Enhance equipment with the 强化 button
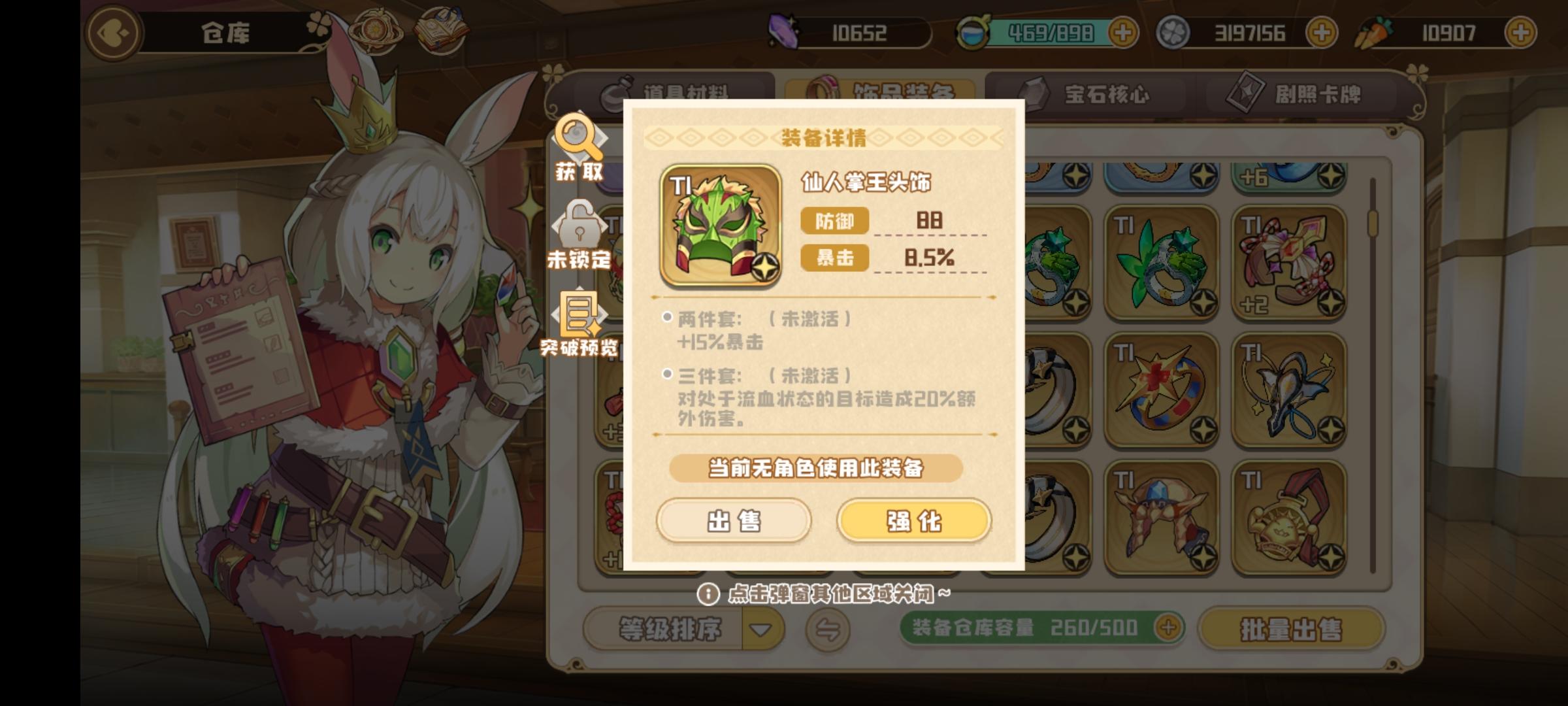 (913, 521)
